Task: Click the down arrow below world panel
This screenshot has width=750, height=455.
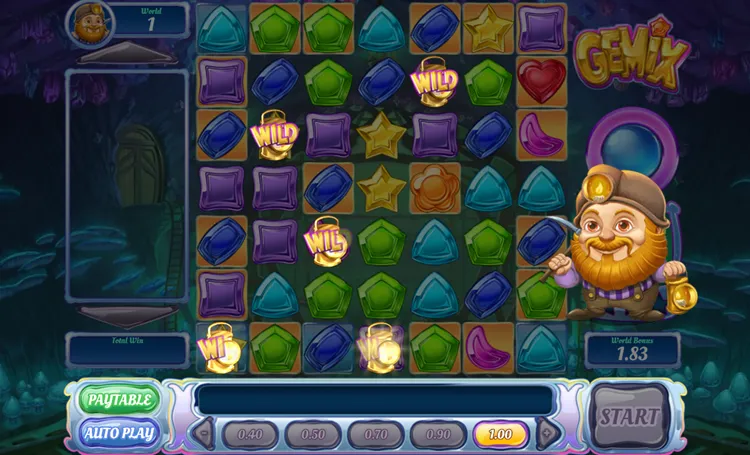Action: (126, 316)
